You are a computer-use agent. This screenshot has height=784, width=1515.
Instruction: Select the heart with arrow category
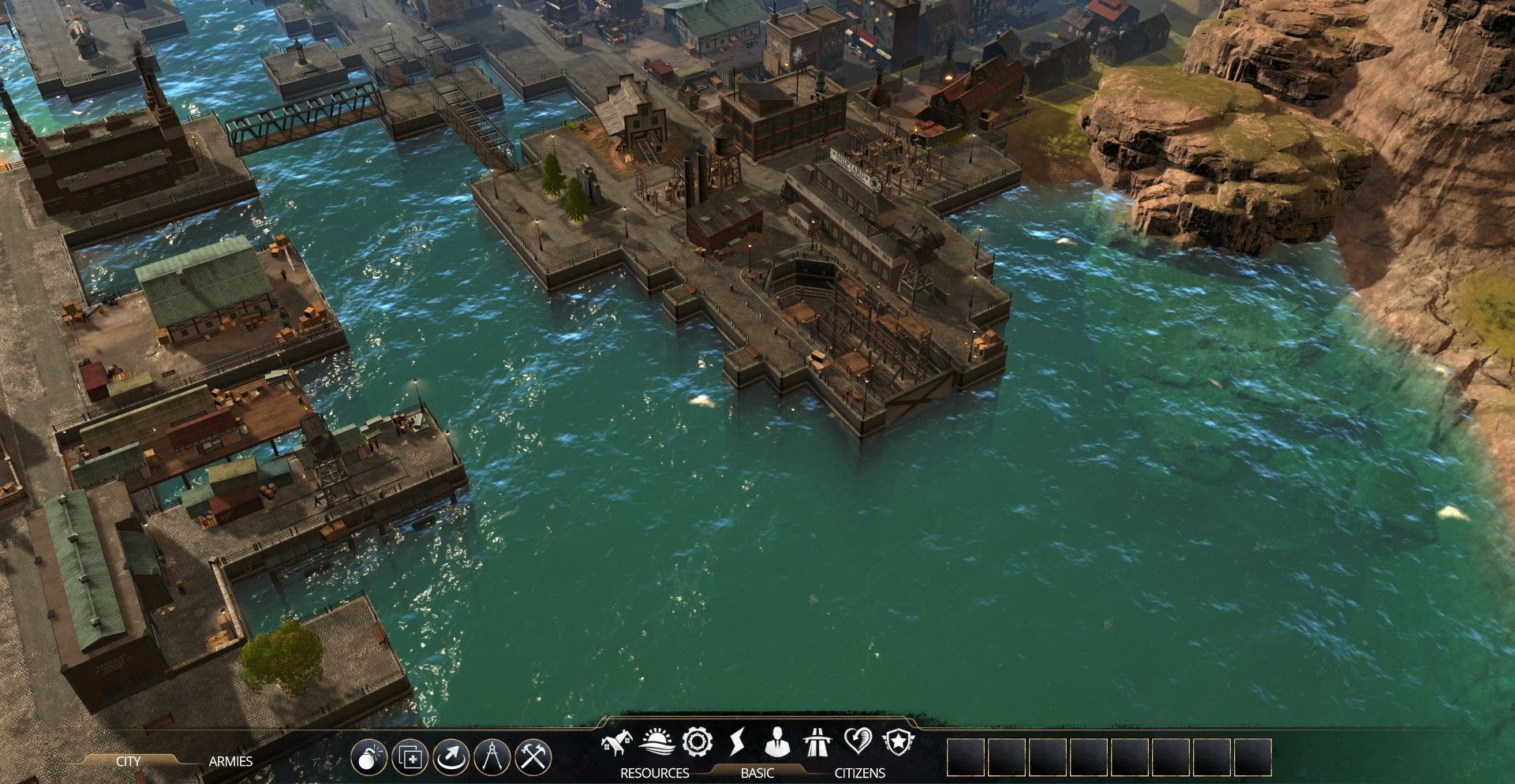click(x=858, y=742)
